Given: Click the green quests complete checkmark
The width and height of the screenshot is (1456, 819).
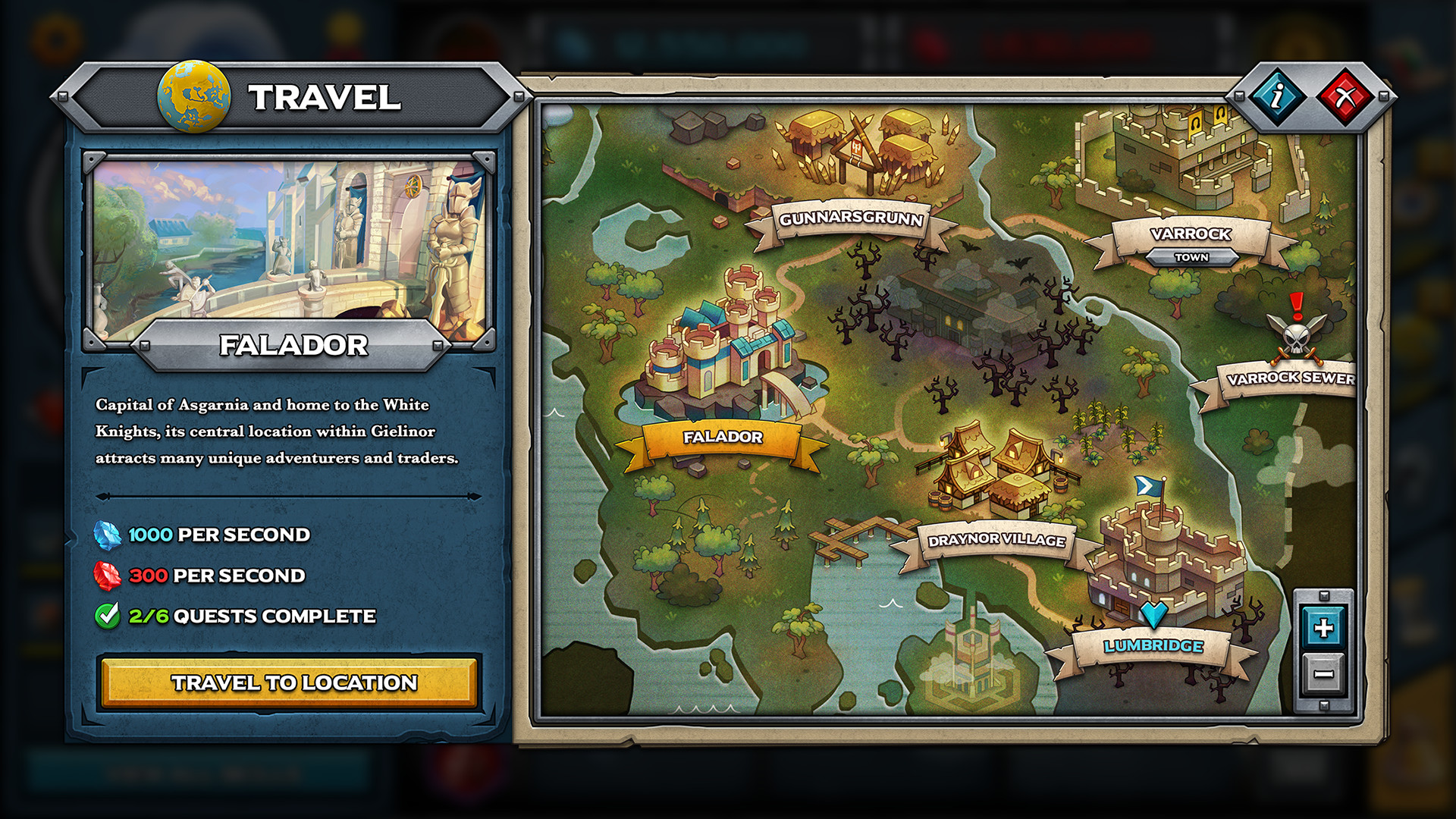Looking at the screenshot, I should (109, 616).
